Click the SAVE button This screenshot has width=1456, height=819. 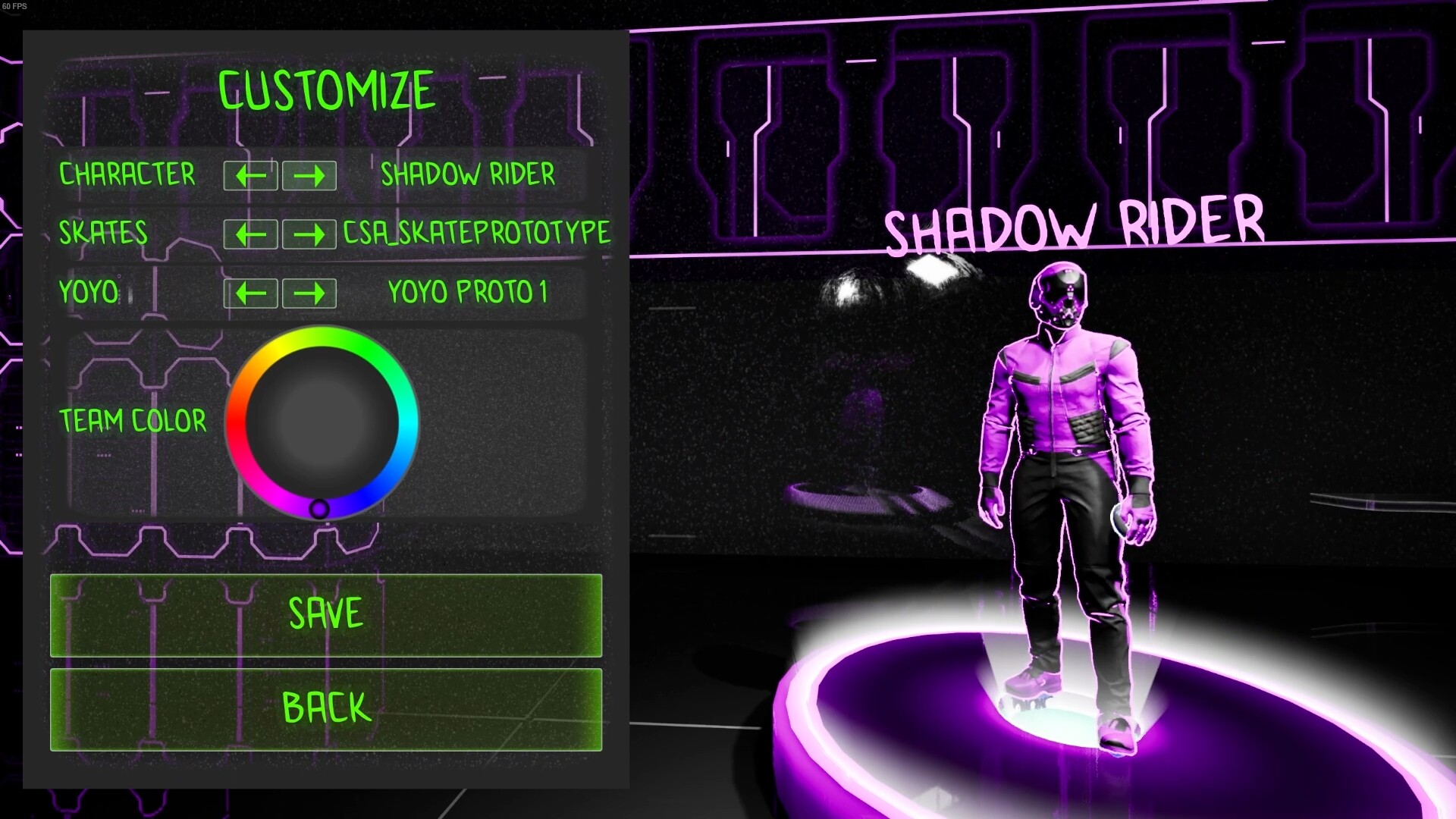325,616
